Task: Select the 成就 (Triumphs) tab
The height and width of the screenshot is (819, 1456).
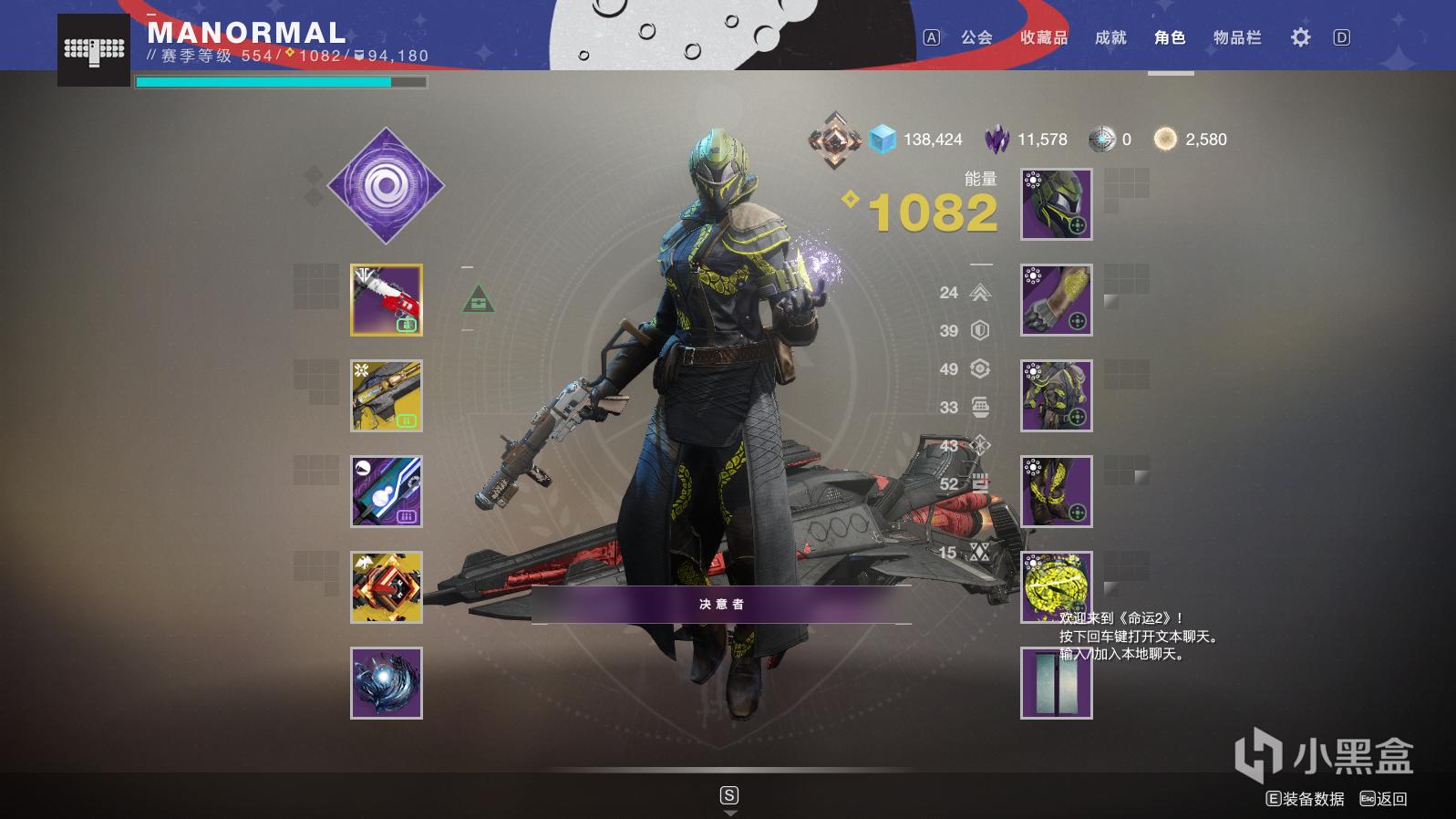Action: tap(1110, 37)
